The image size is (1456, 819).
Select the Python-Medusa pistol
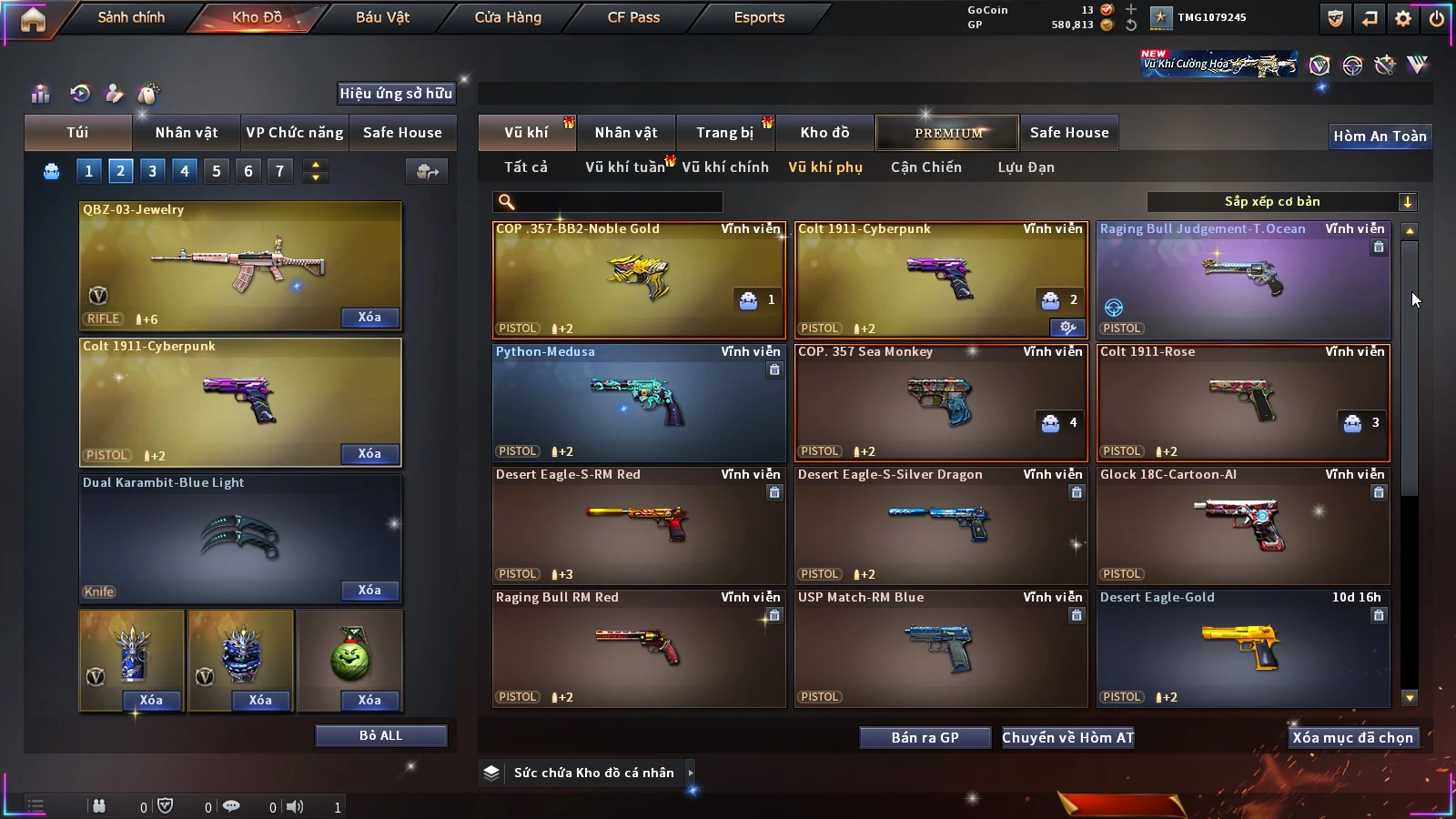tap(639, 402)
